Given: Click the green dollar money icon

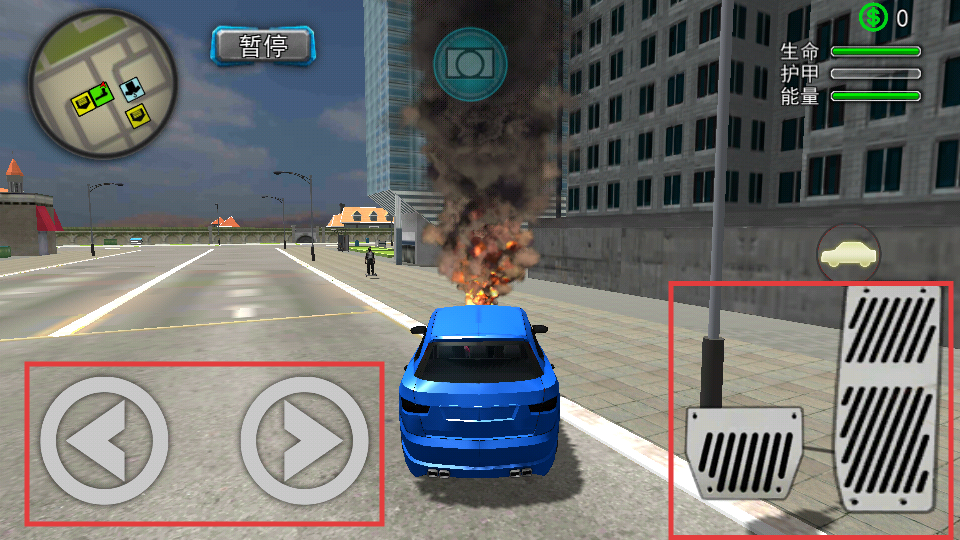Looking at the screenshot, I should tap(873, 17).
